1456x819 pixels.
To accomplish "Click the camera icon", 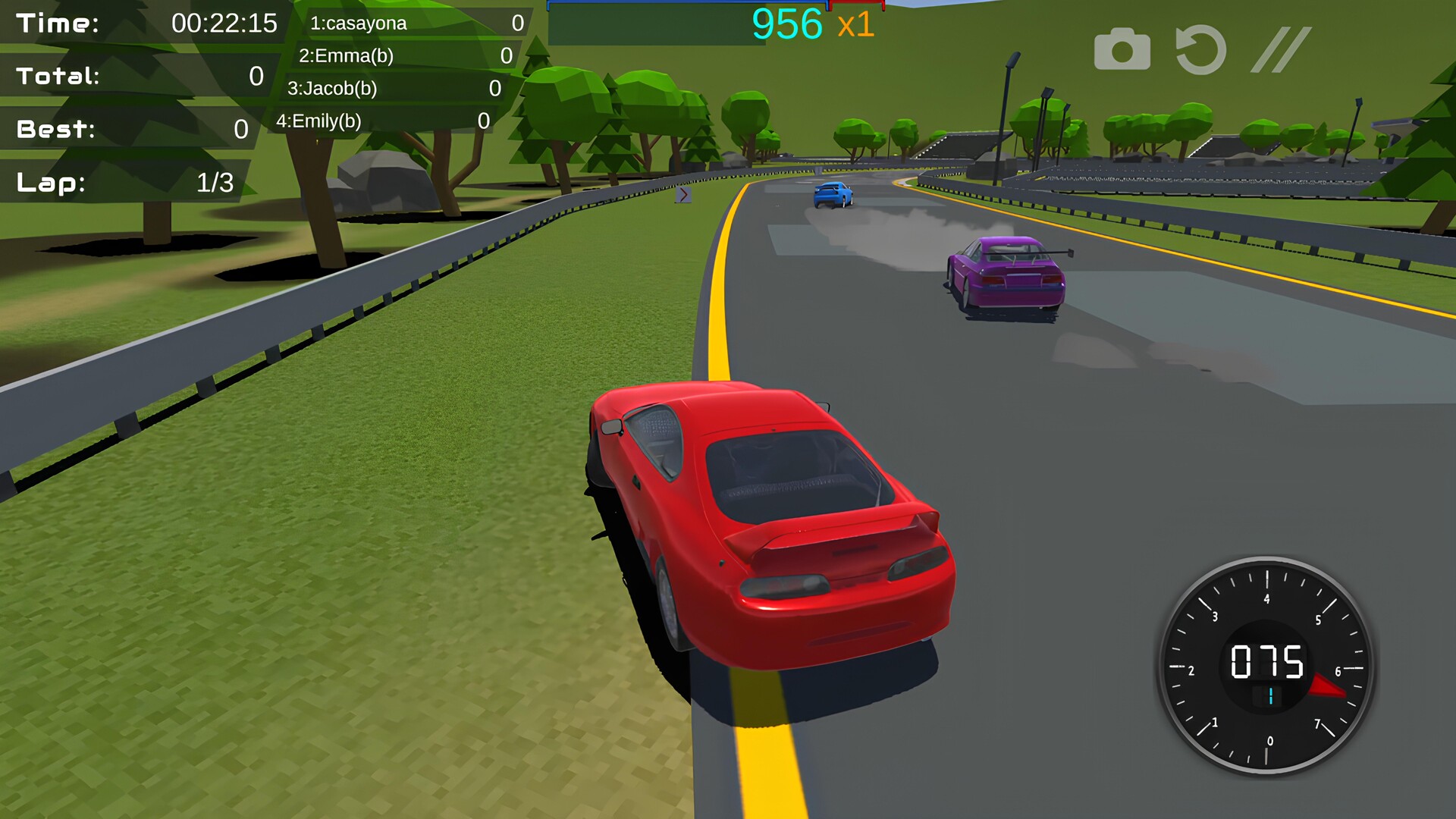I will pos(1122,50).
